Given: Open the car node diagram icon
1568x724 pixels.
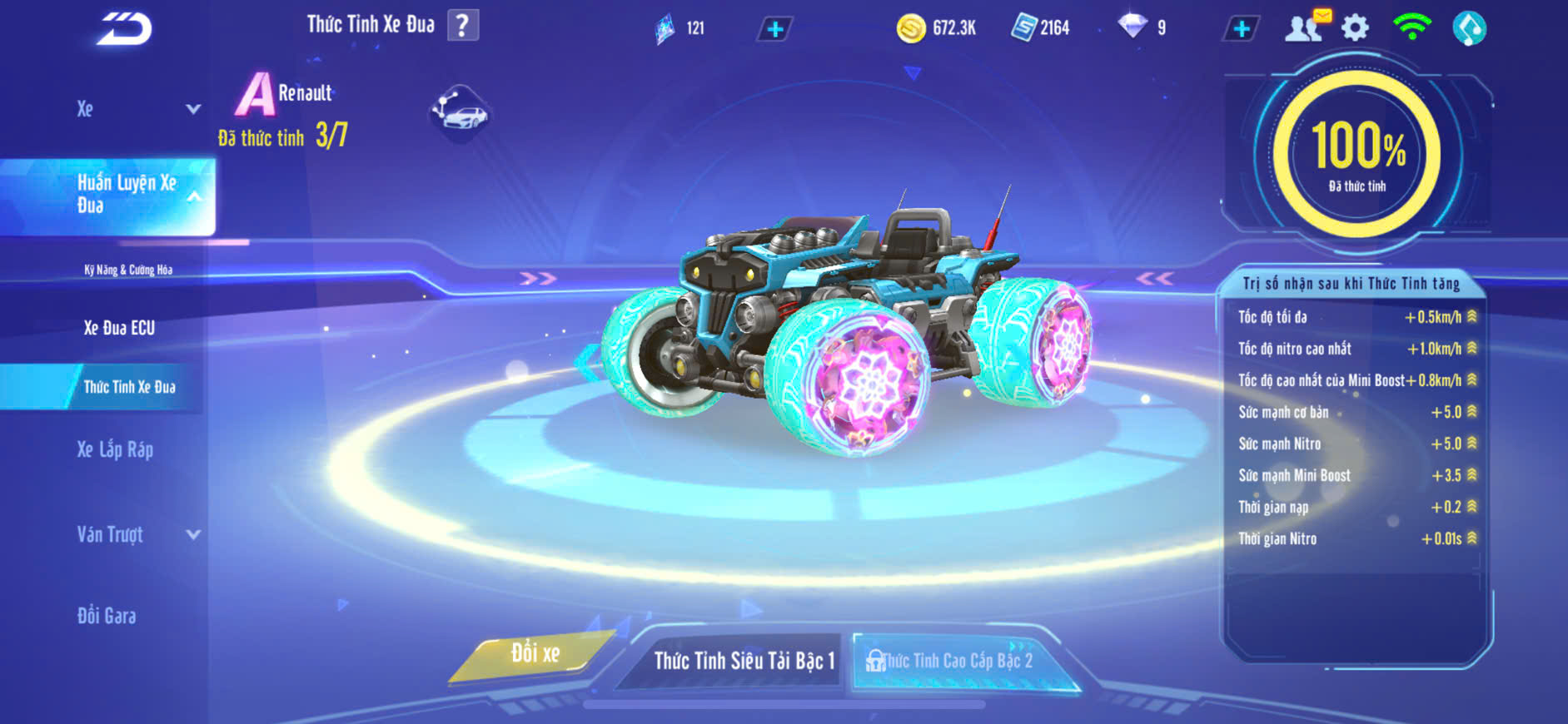Looking at the screenshot, I should coord(460,112).
